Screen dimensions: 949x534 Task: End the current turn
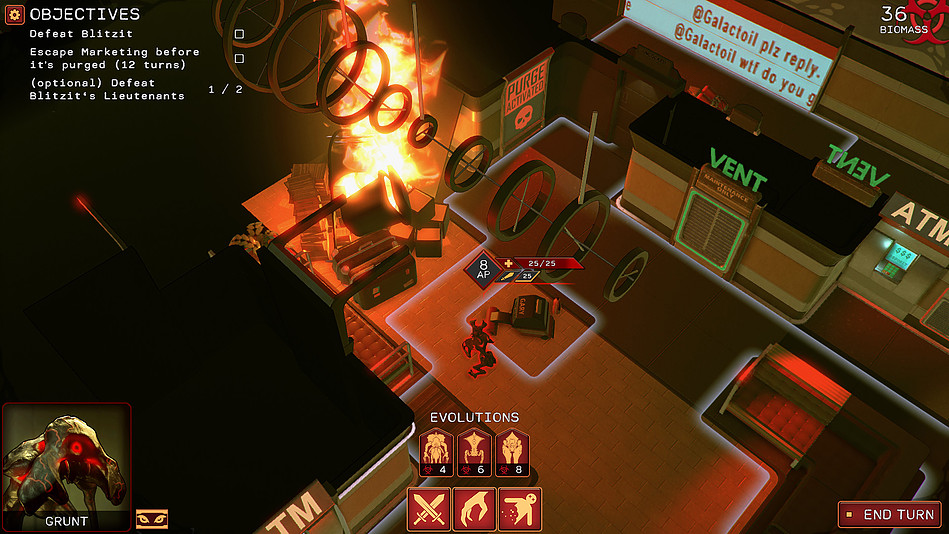pyautogui.click(x=888, y=515)
